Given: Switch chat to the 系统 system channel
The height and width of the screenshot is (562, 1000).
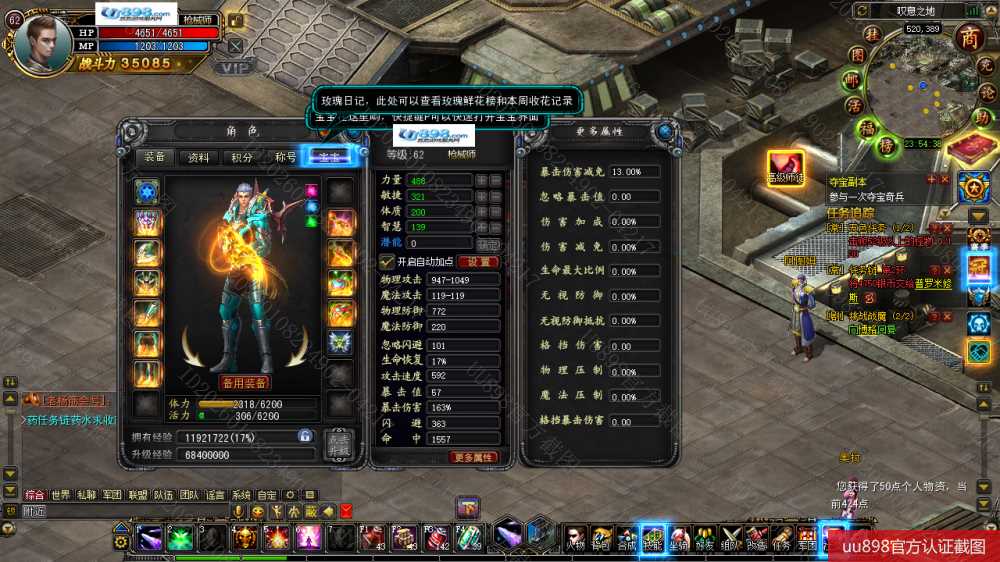Looking at the screenshot, I should coord(241,494).
